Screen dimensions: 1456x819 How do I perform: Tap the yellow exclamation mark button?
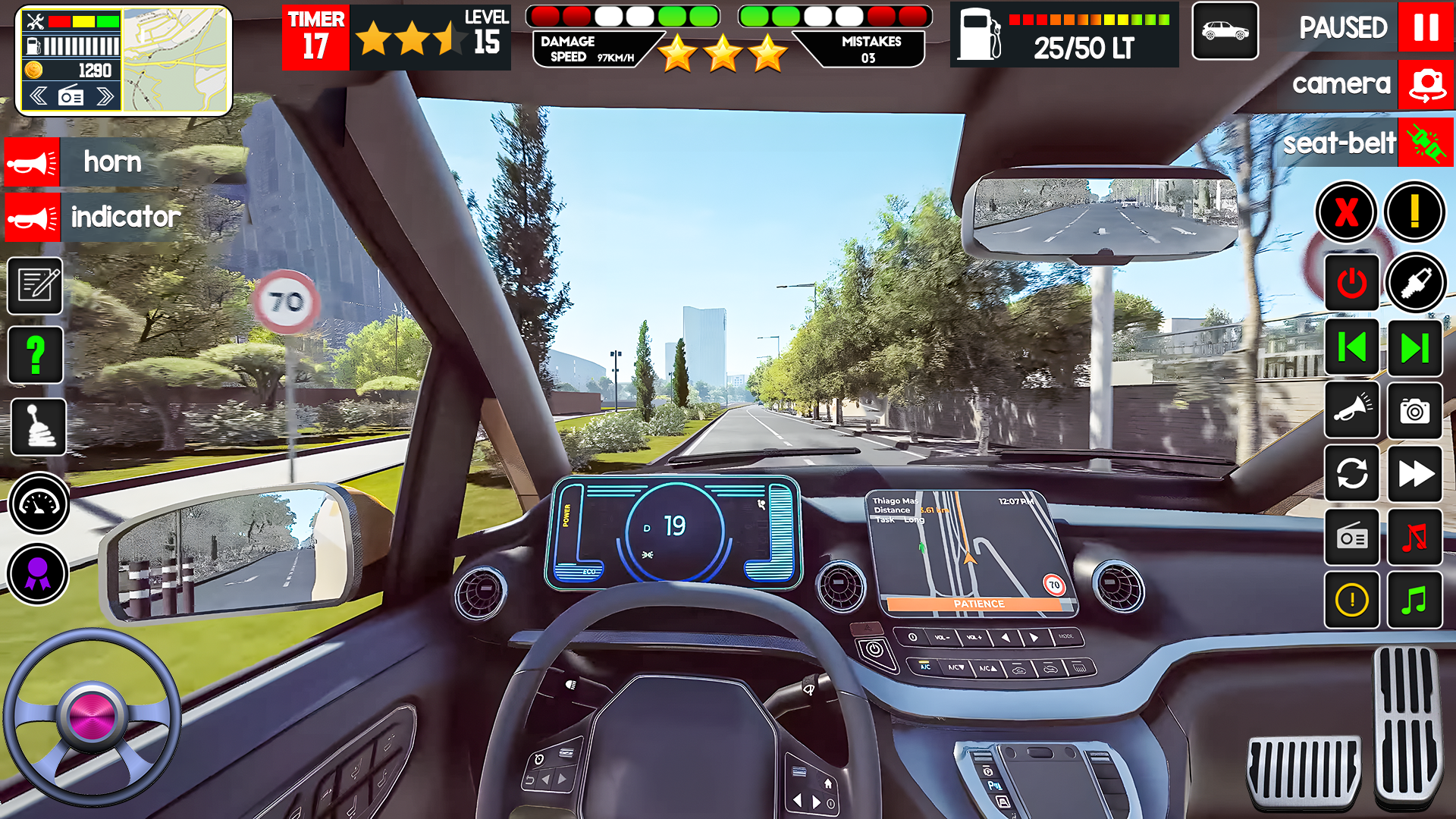click(x=1414, y=212)
